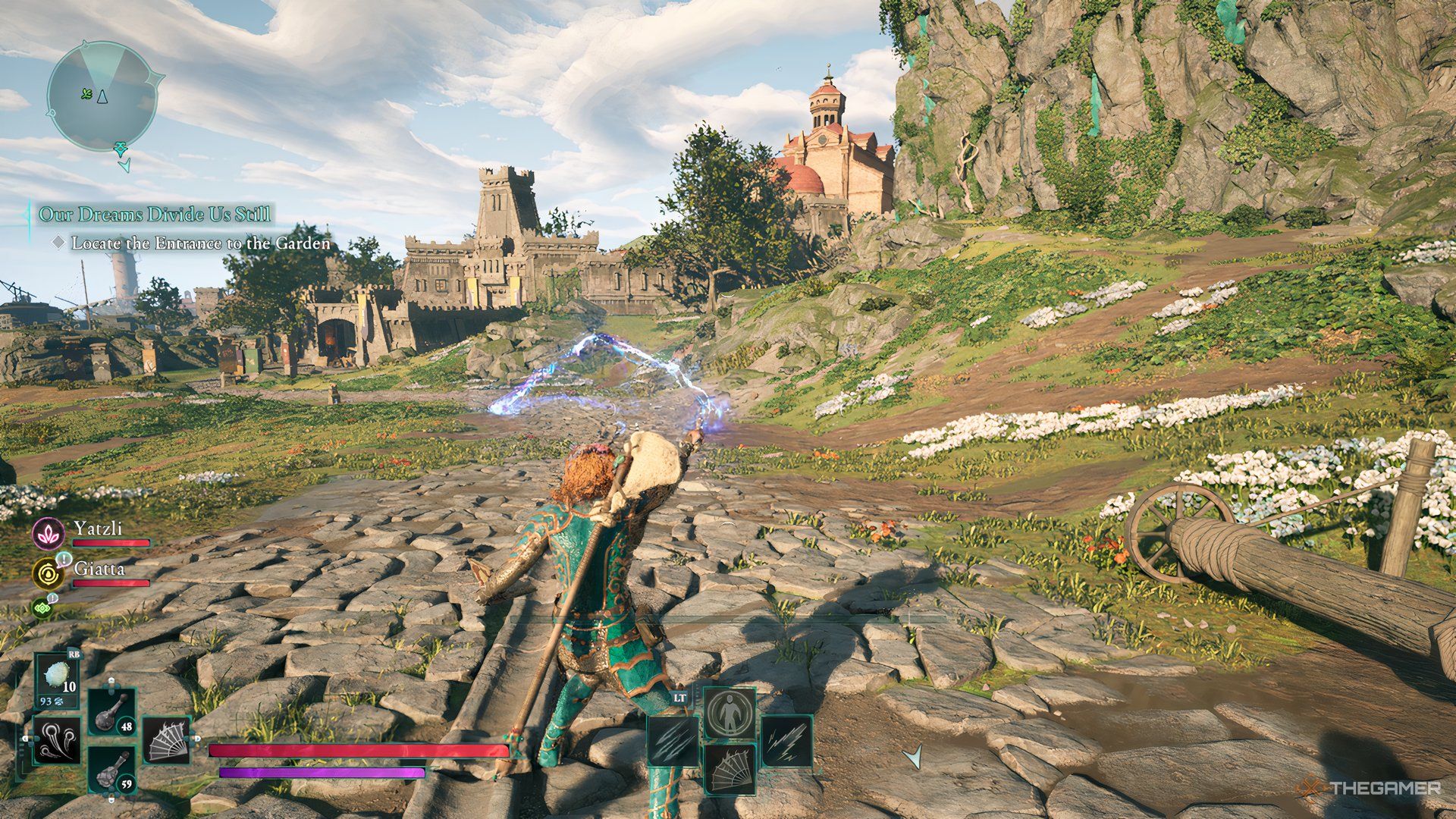Screen dimensions: 1456x819
Task: Use the potion with 48 count
Action: coord(112,713)
